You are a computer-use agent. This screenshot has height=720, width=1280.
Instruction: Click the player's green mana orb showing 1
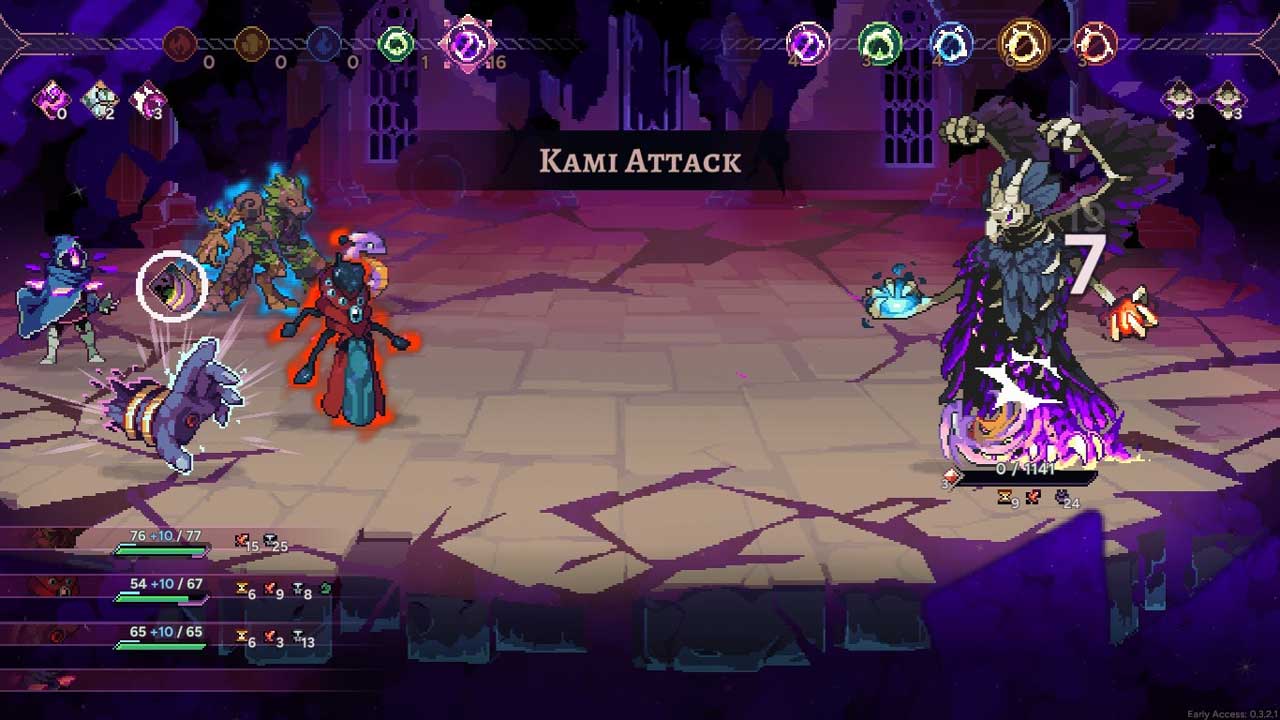coord(396,44)
